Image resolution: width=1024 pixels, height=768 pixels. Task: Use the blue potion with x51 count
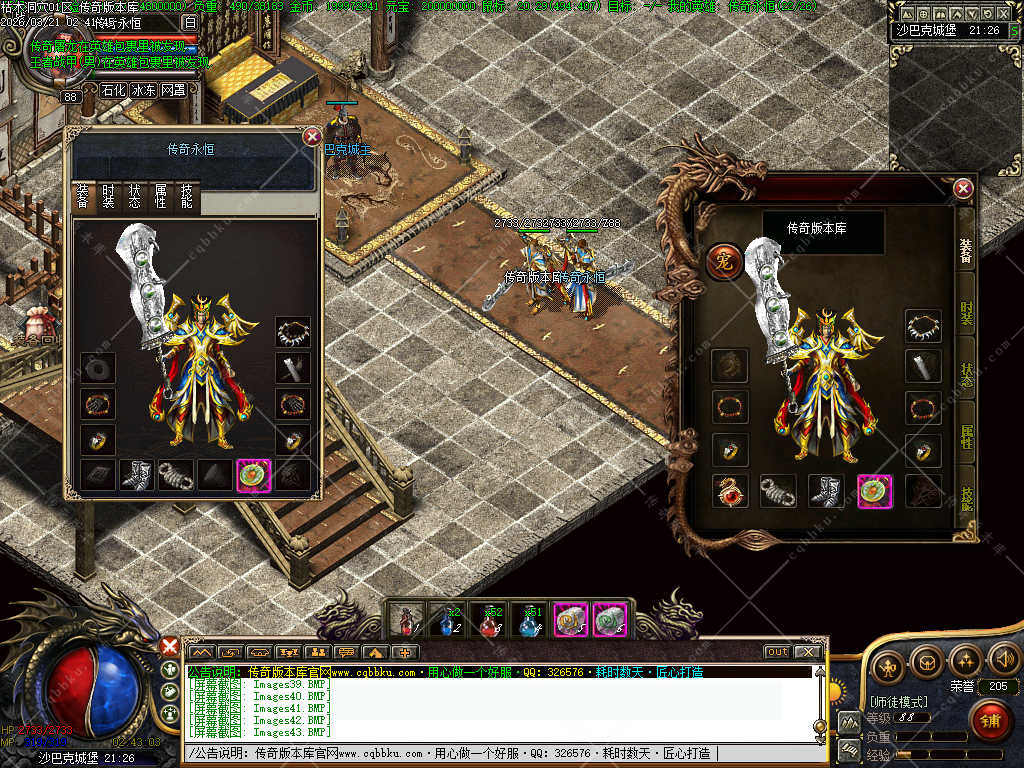click(x=529, y=621)
